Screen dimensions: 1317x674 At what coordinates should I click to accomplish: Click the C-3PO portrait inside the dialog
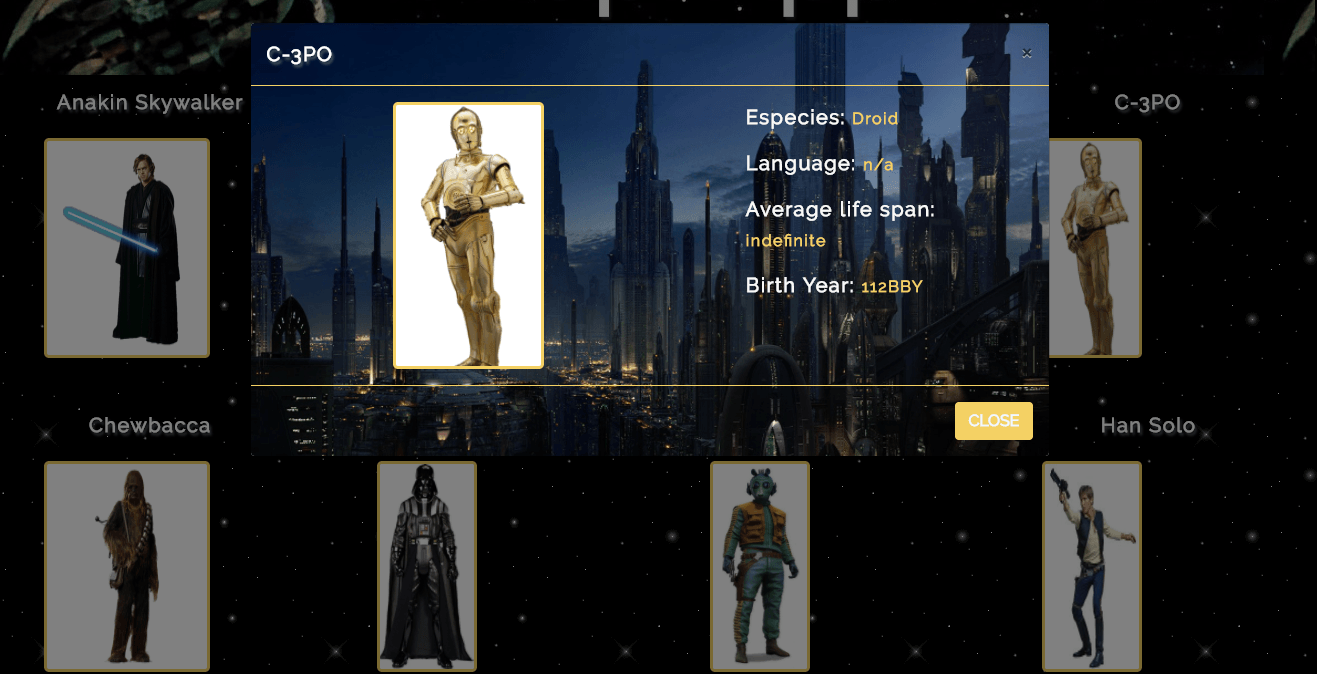coord(468,236)
